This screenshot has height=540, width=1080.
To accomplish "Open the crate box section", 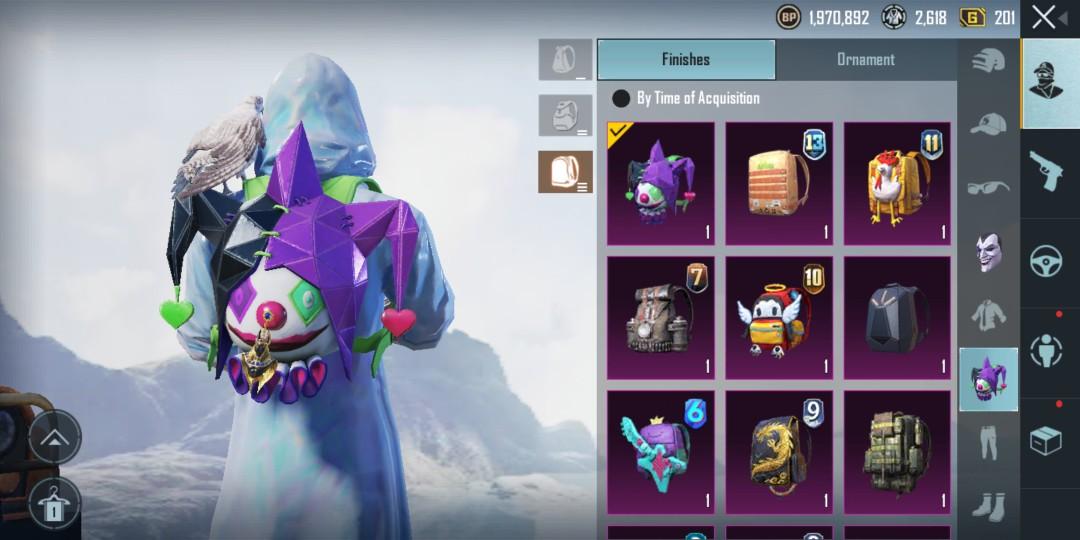I will 1046,440.
